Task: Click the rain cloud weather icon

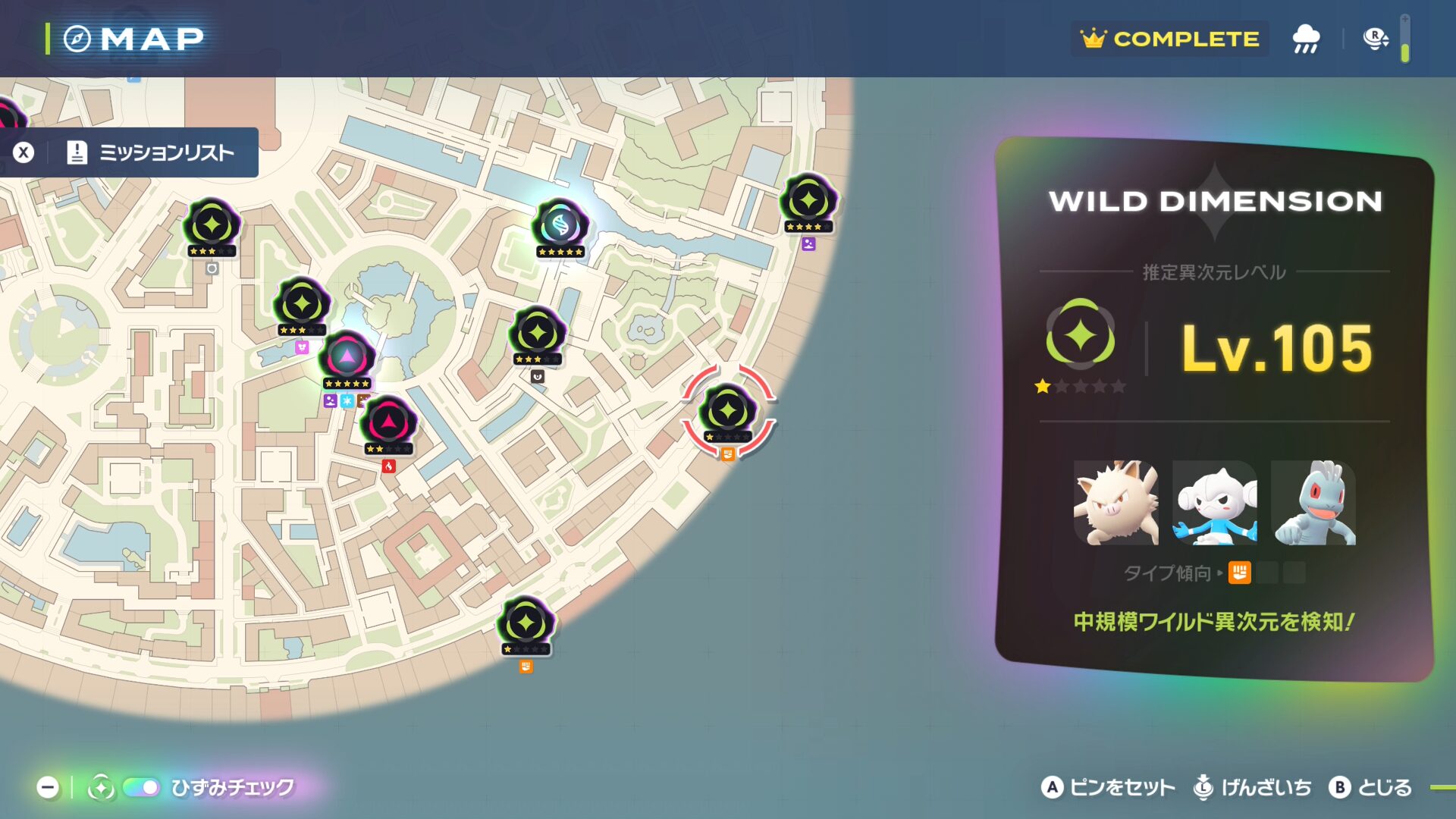Action: 1306,39
